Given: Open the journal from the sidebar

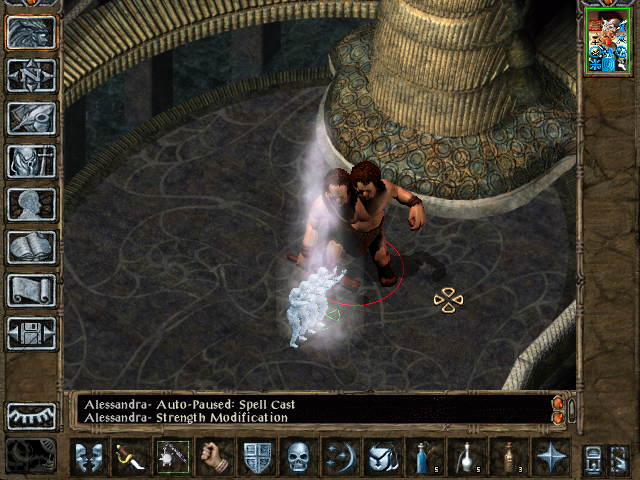Looking at the screenshot, I should click(x=31, y=118).
